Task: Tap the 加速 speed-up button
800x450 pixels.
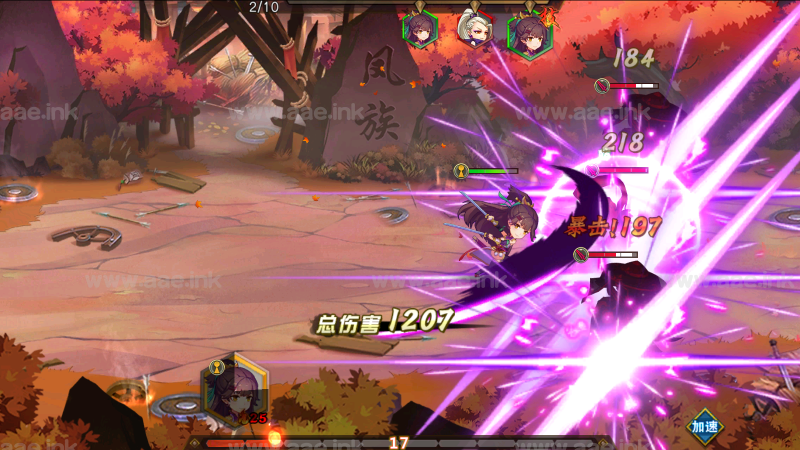Action: point(705,426)
